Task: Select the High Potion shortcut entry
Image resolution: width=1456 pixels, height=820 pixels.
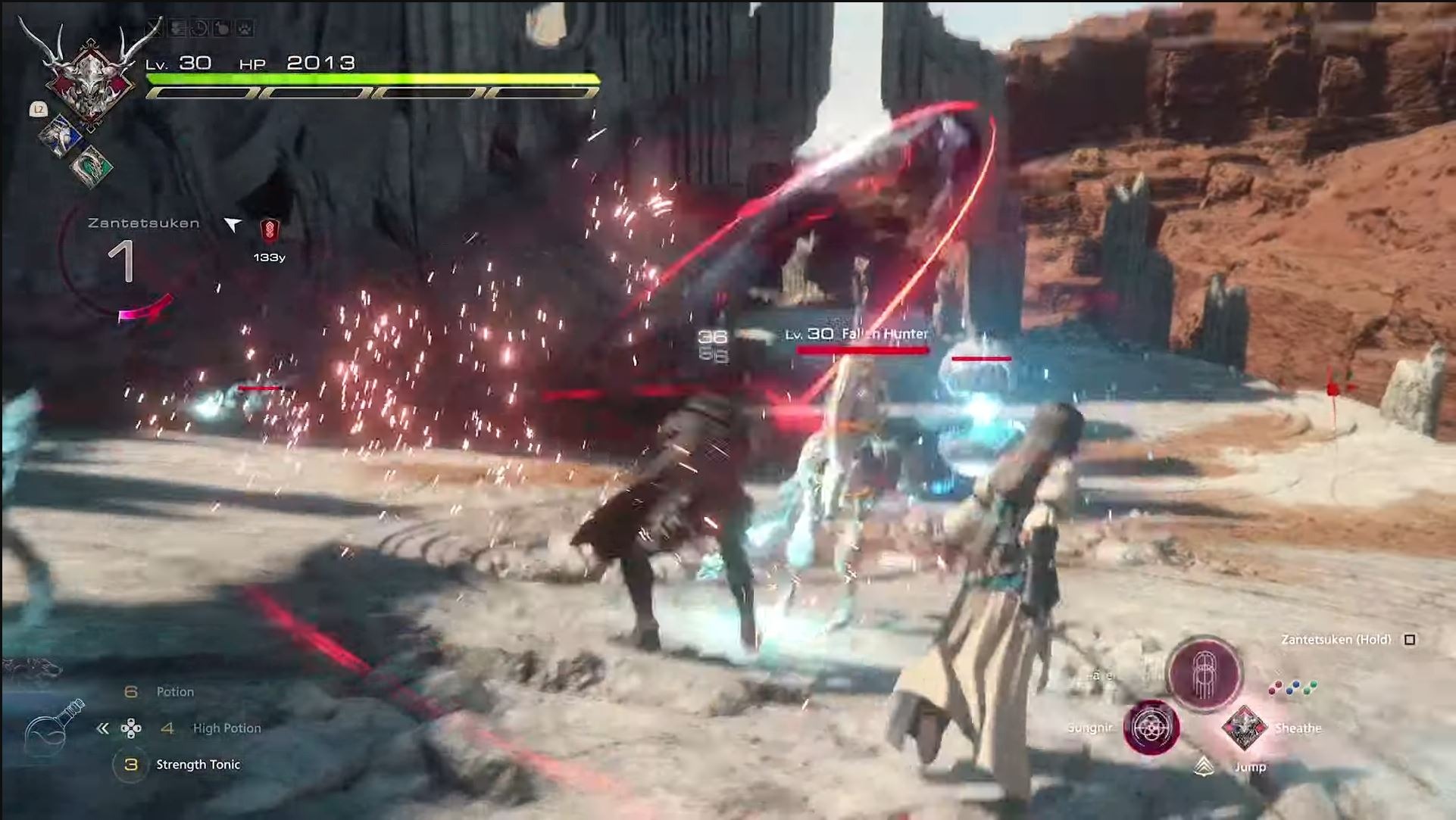Action: (227, 728)
